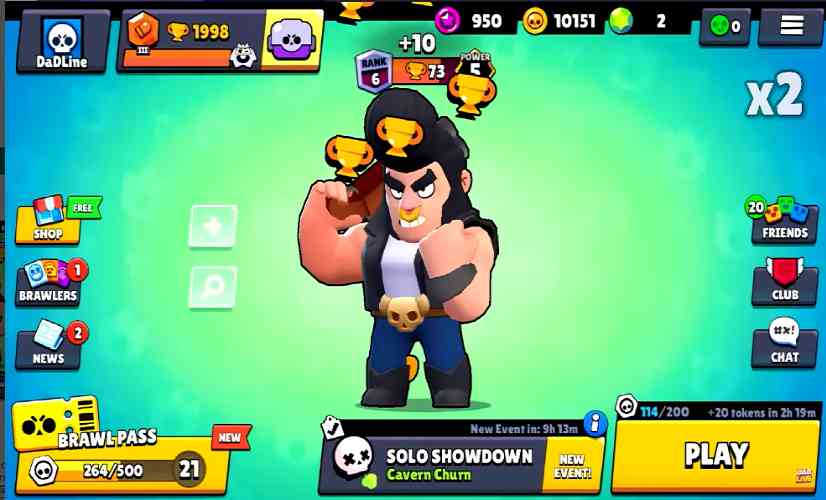The image size is (826, 500).
Task: Open the Friends list
Action: click(785, 218)
